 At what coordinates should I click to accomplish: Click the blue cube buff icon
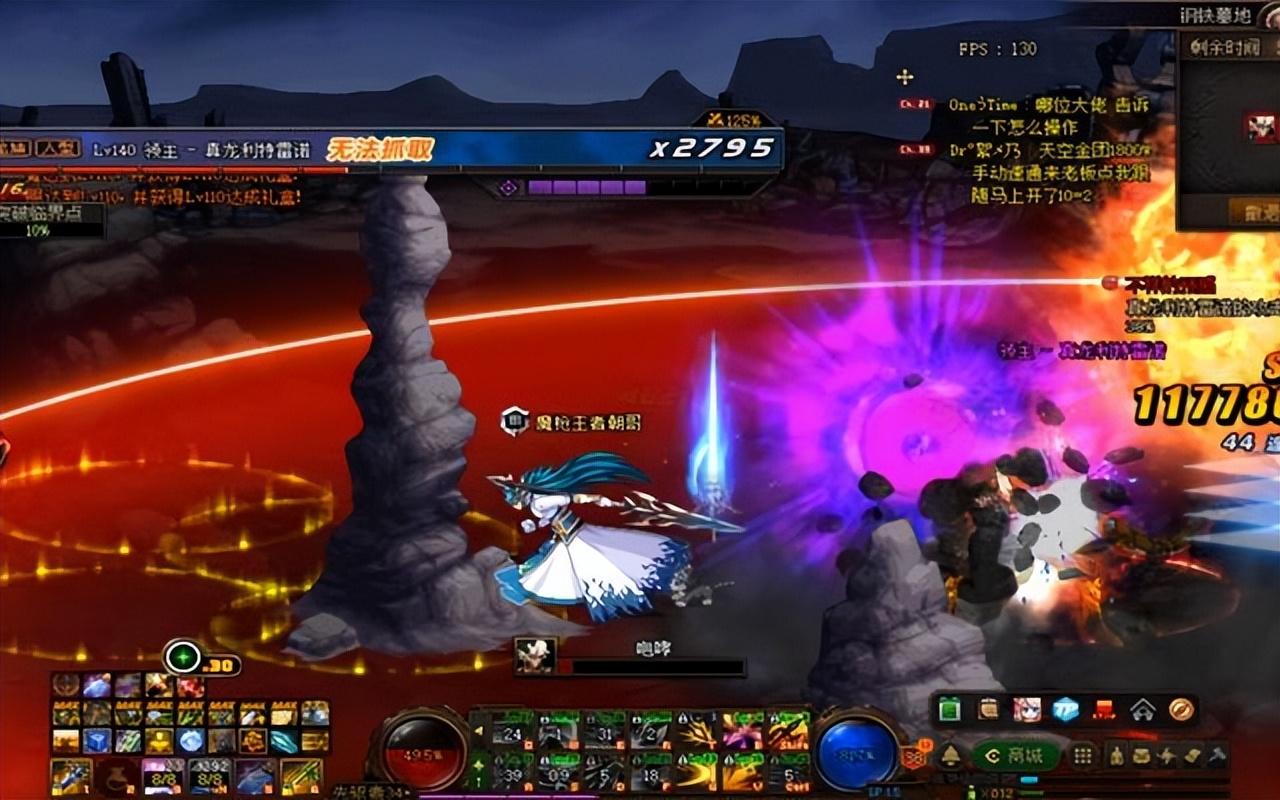click(97, 741)
